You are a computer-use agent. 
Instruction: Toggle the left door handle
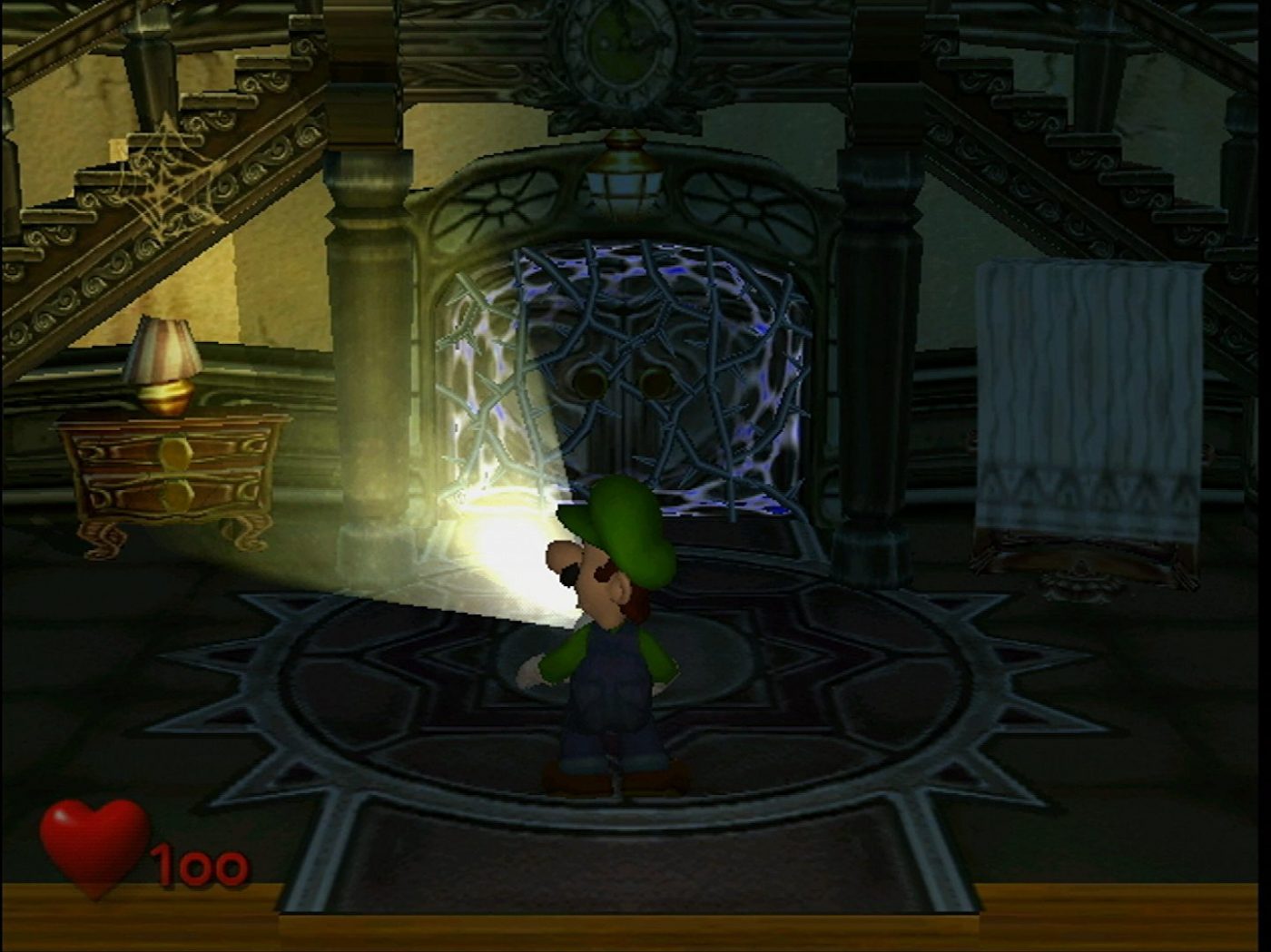590,381
